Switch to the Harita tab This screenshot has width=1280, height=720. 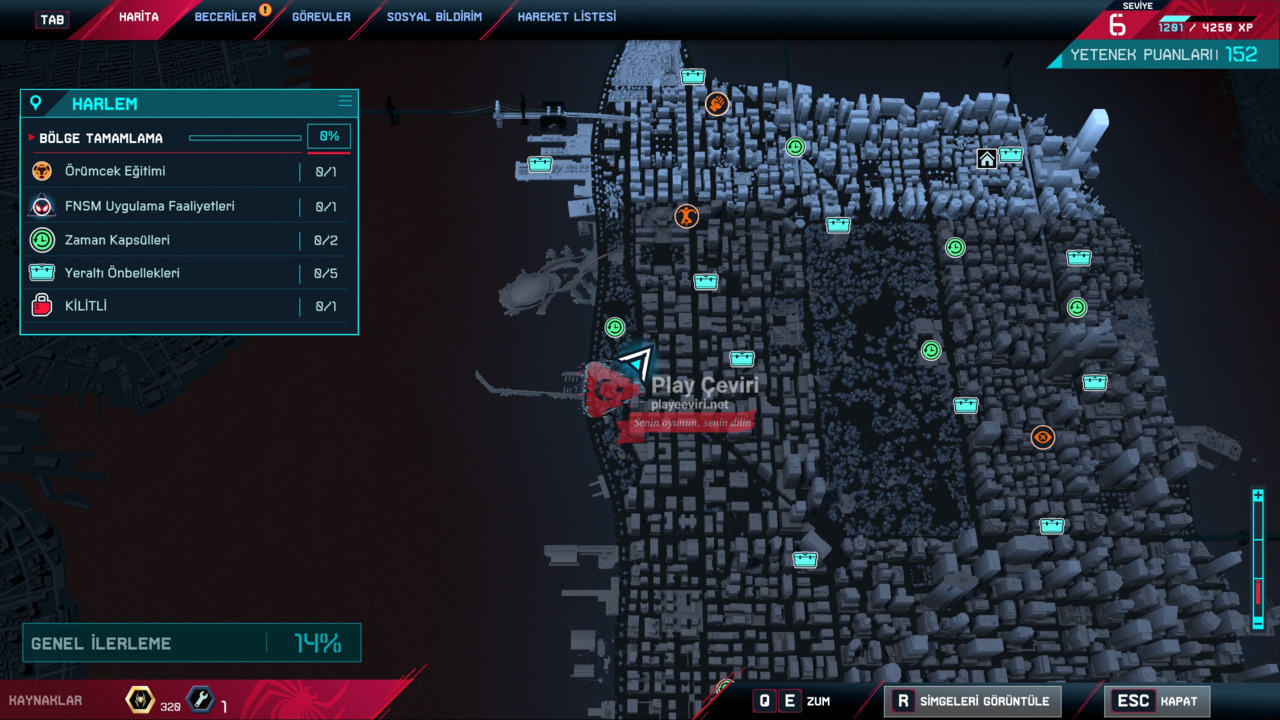(x=138, y=17)
